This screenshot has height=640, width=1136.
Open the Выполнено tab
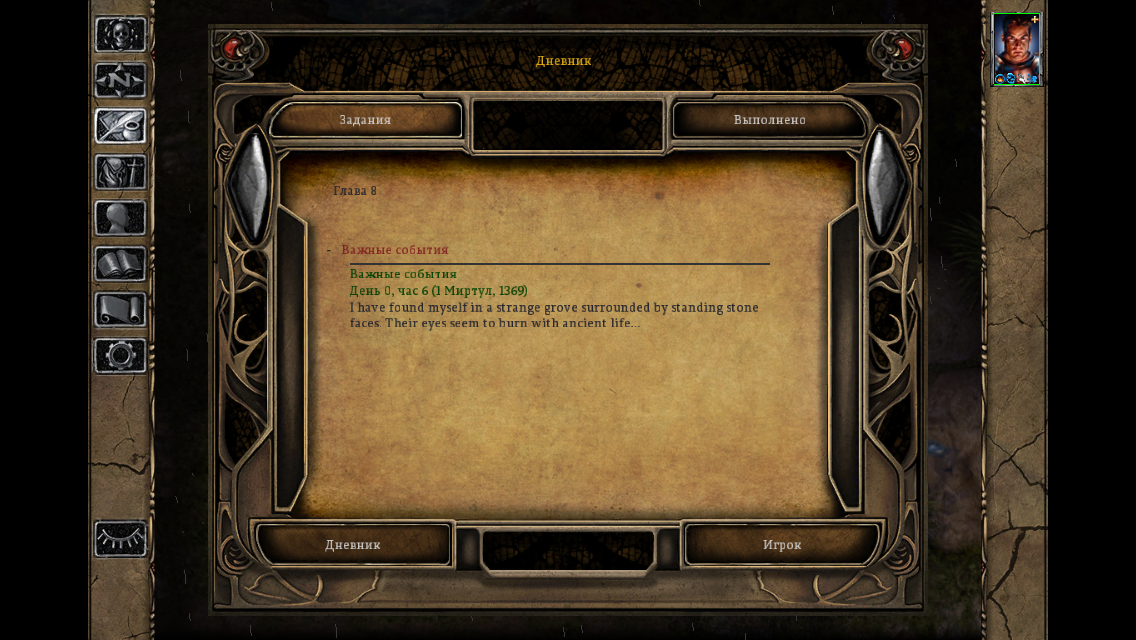[x=769, y=120]
